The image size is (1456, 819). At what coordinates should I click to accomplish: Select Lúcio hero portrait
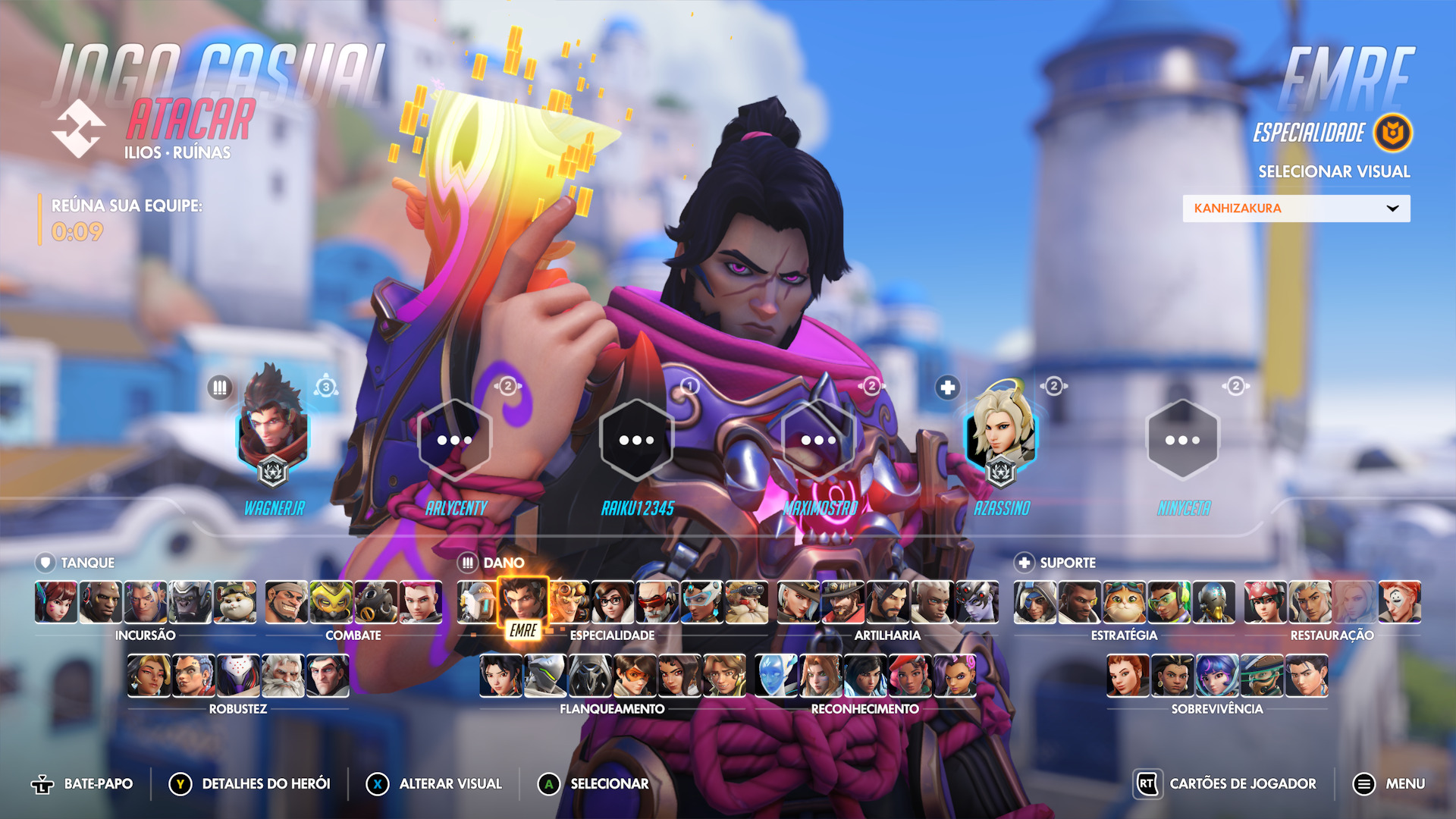tap(1169, 602)
